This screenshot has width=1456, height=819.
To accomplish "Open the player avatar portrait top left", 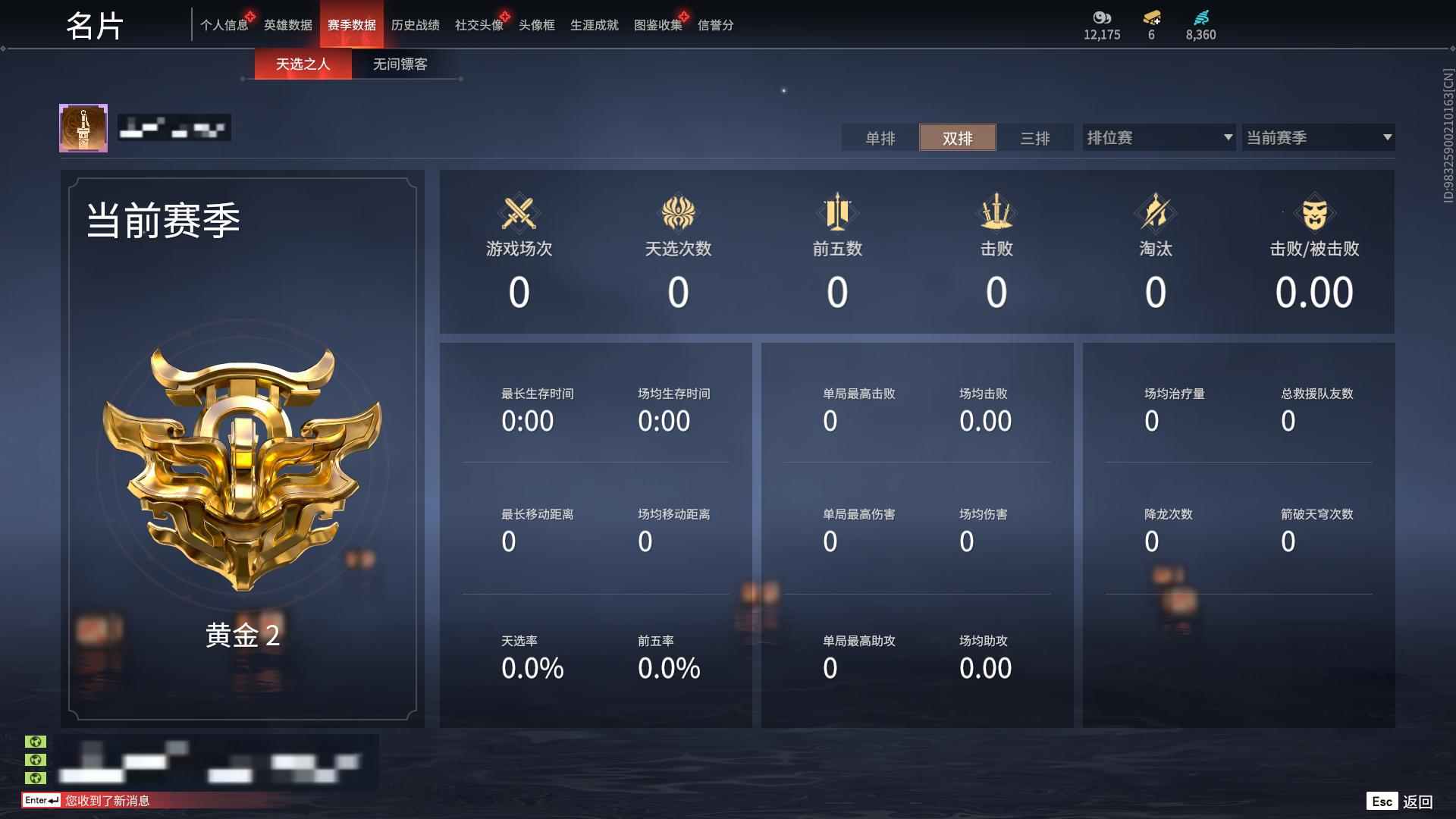I will tap(83, 127).
